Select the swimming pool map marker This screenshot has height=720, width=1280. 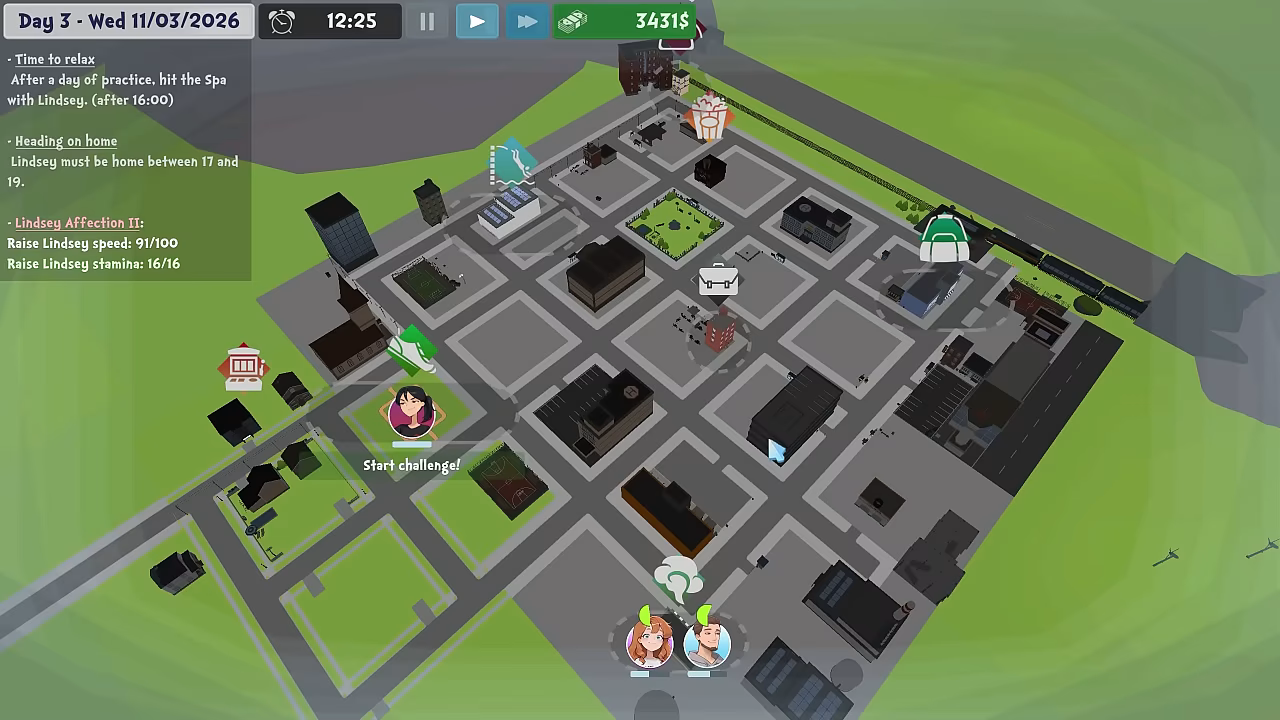click(511, 163)
